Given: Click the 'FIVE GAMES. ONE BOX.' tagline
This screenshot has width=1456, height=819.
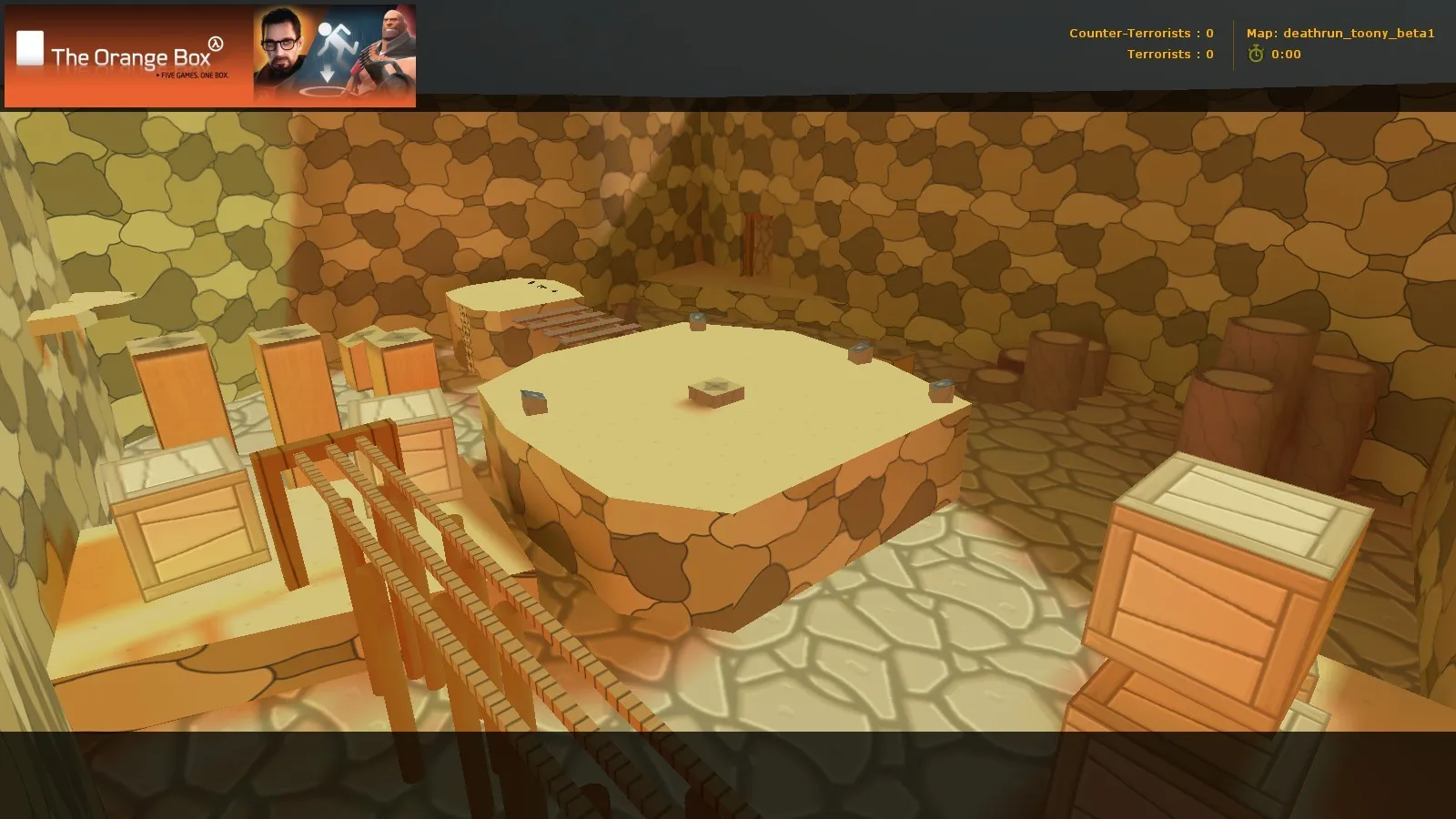Looking at the screenshot, I should [194, 76].
